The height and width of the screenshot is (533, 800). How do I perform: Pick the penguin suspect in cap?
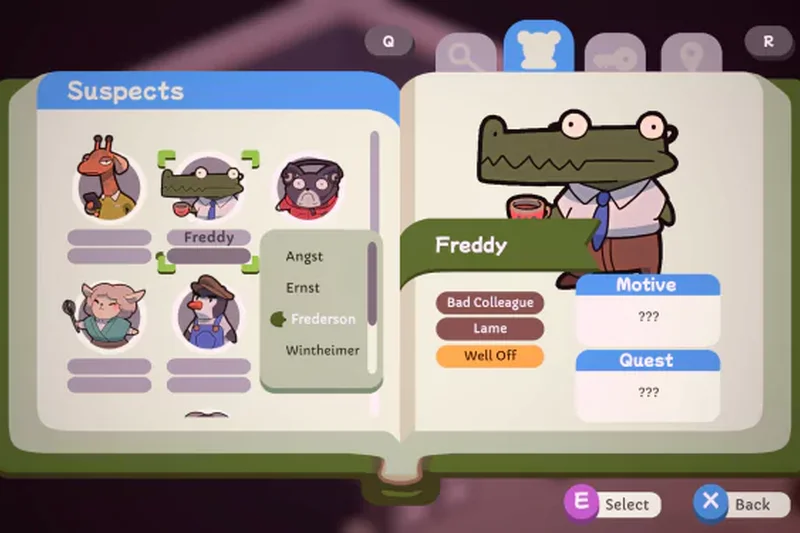pos(208,313)
